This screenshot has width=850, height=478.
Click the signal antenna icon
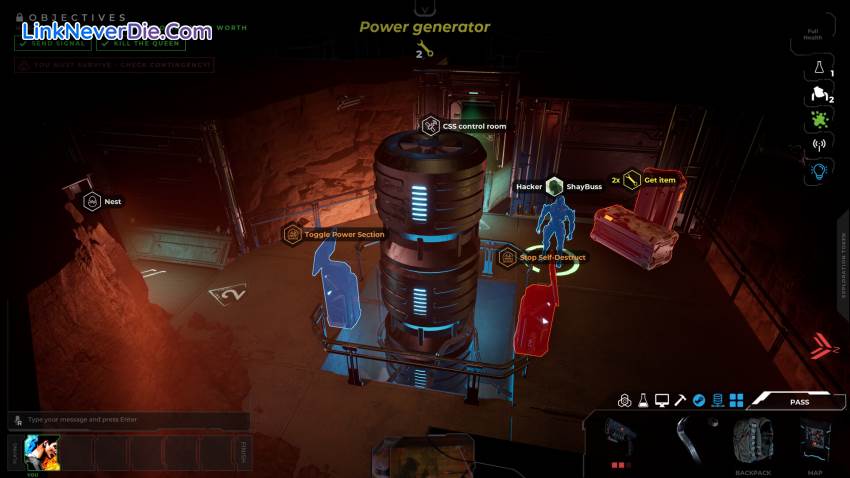pos(818,145)
